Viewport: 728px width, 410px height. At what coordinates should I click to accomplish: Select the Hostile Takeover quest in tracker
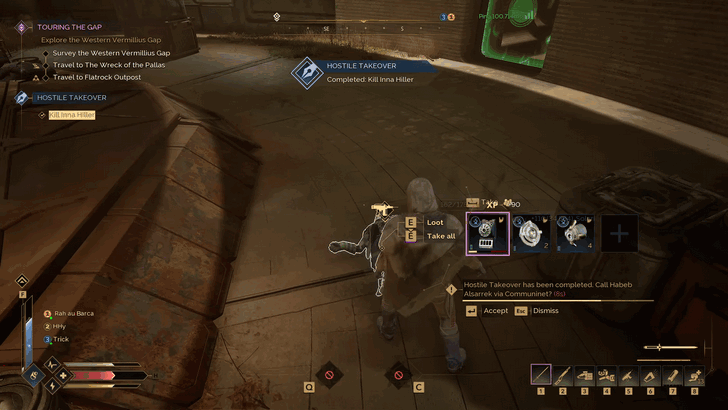71,98
